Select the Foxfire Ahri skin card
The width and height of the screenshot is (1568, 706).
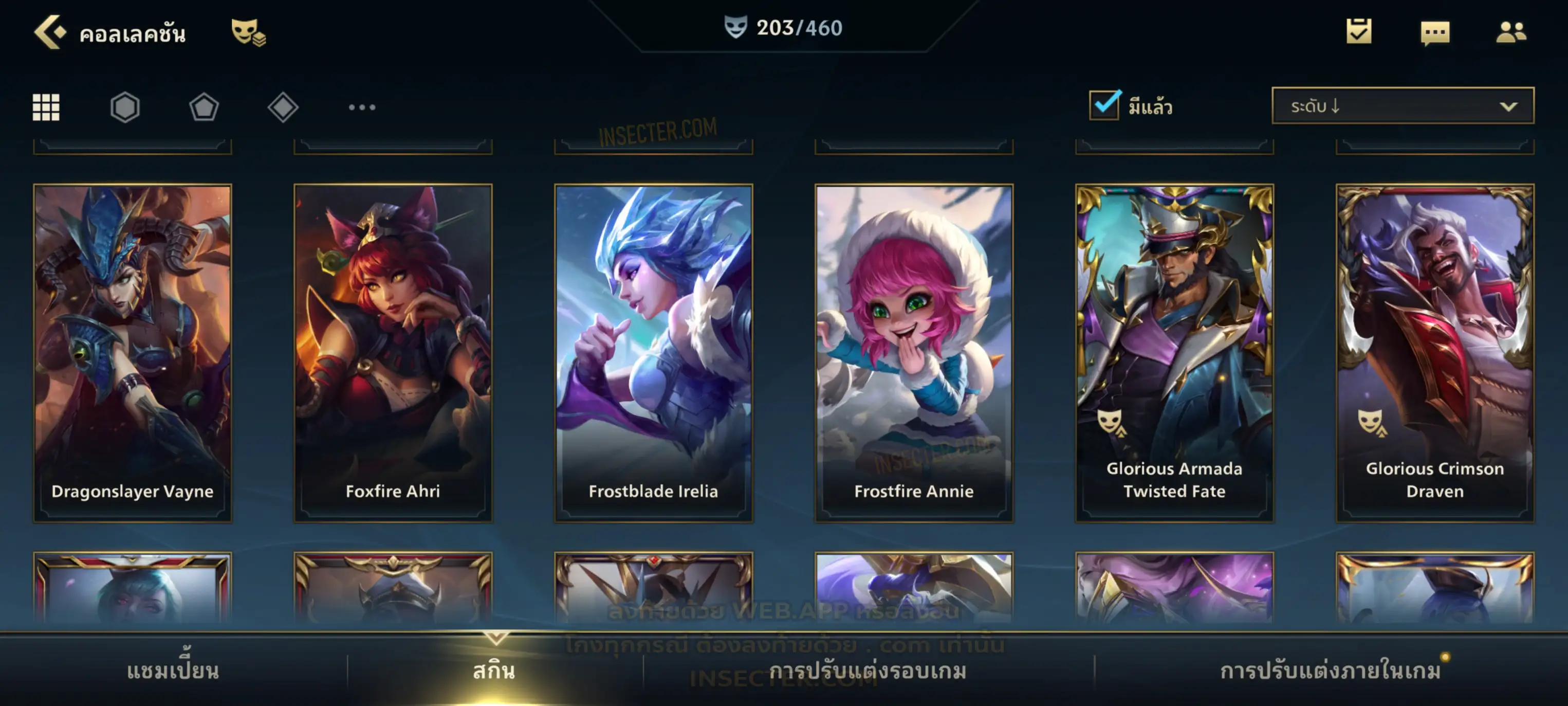(393, 353)
